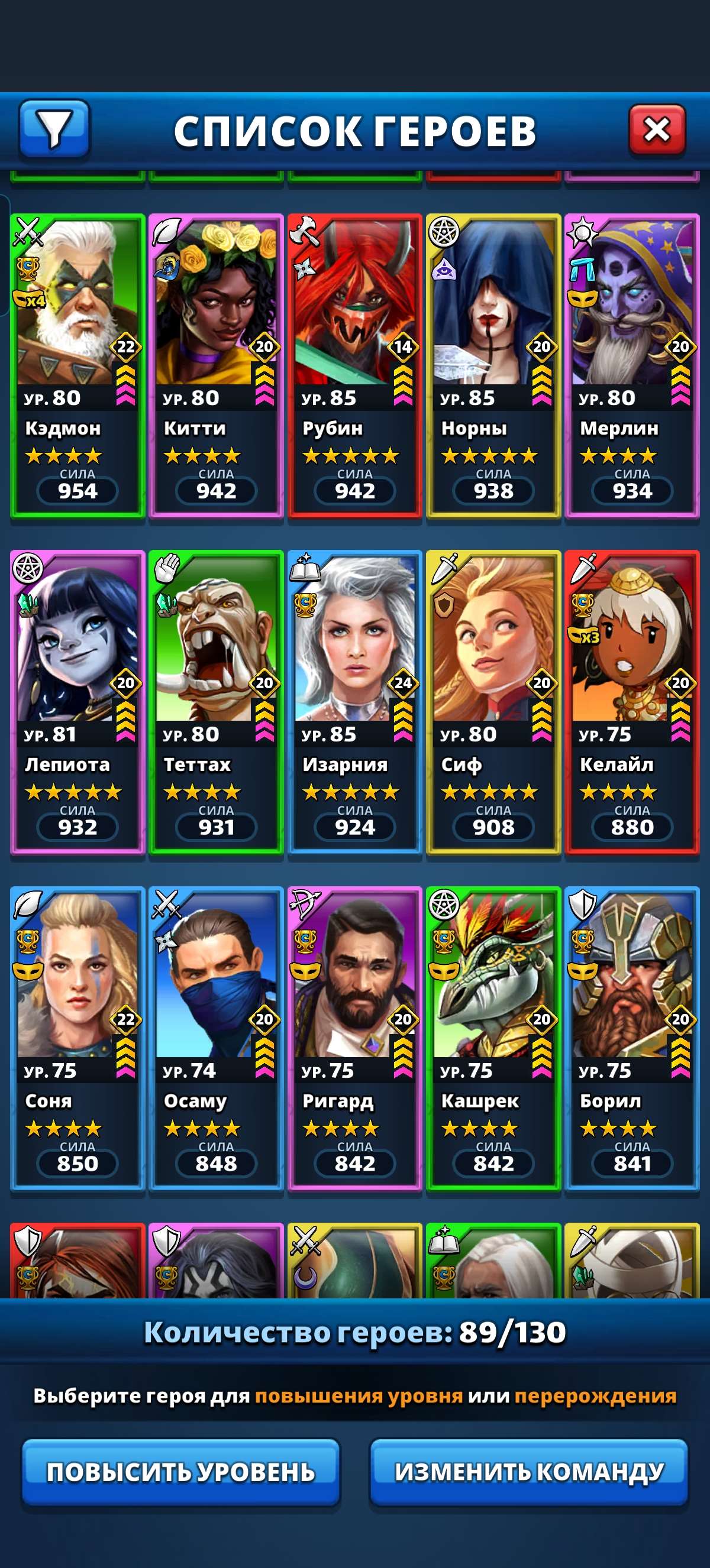Open the hero filter options

[54, 129]
